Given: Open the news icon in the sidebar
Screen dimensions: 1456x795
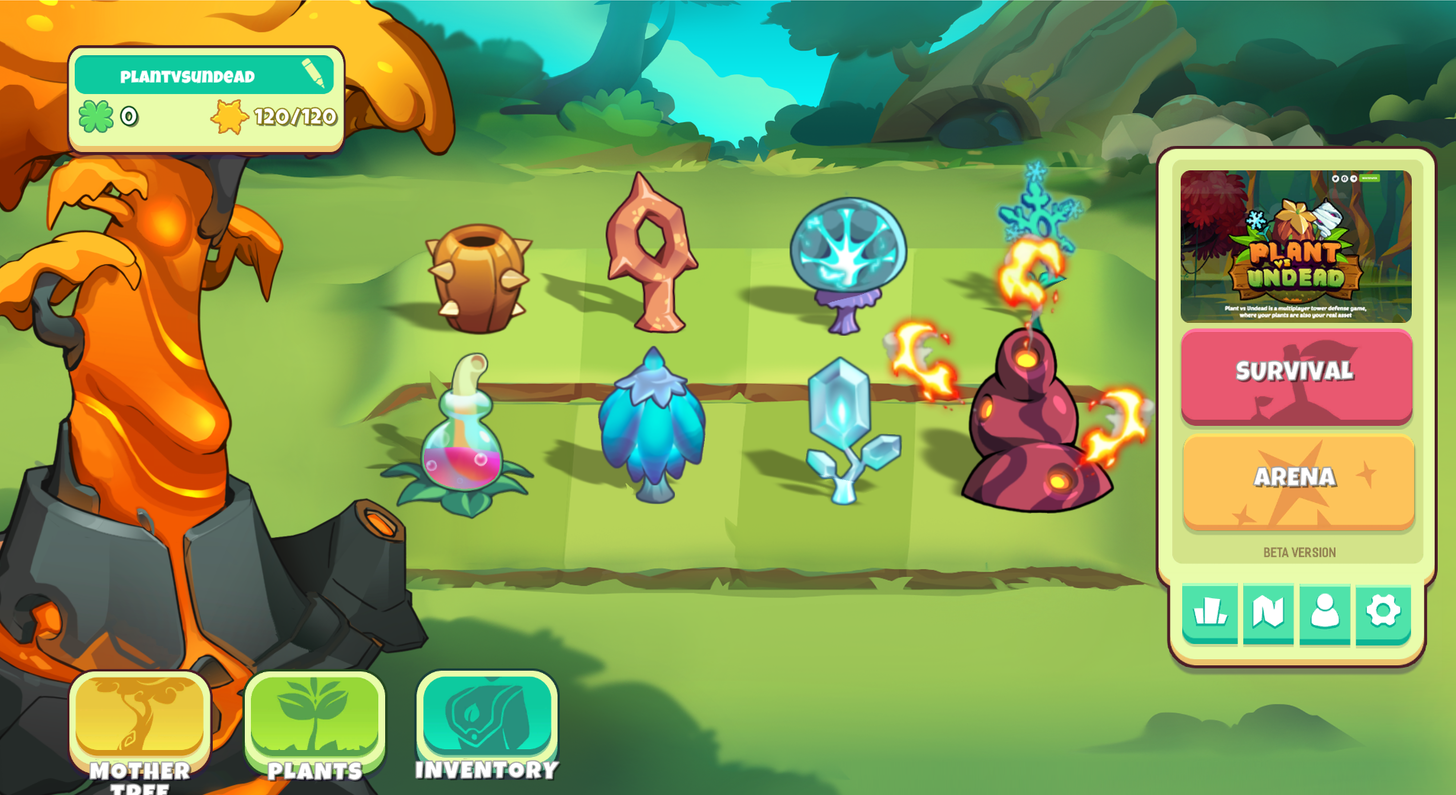Looking at the screenshot, I should (x=1266, y=614).
